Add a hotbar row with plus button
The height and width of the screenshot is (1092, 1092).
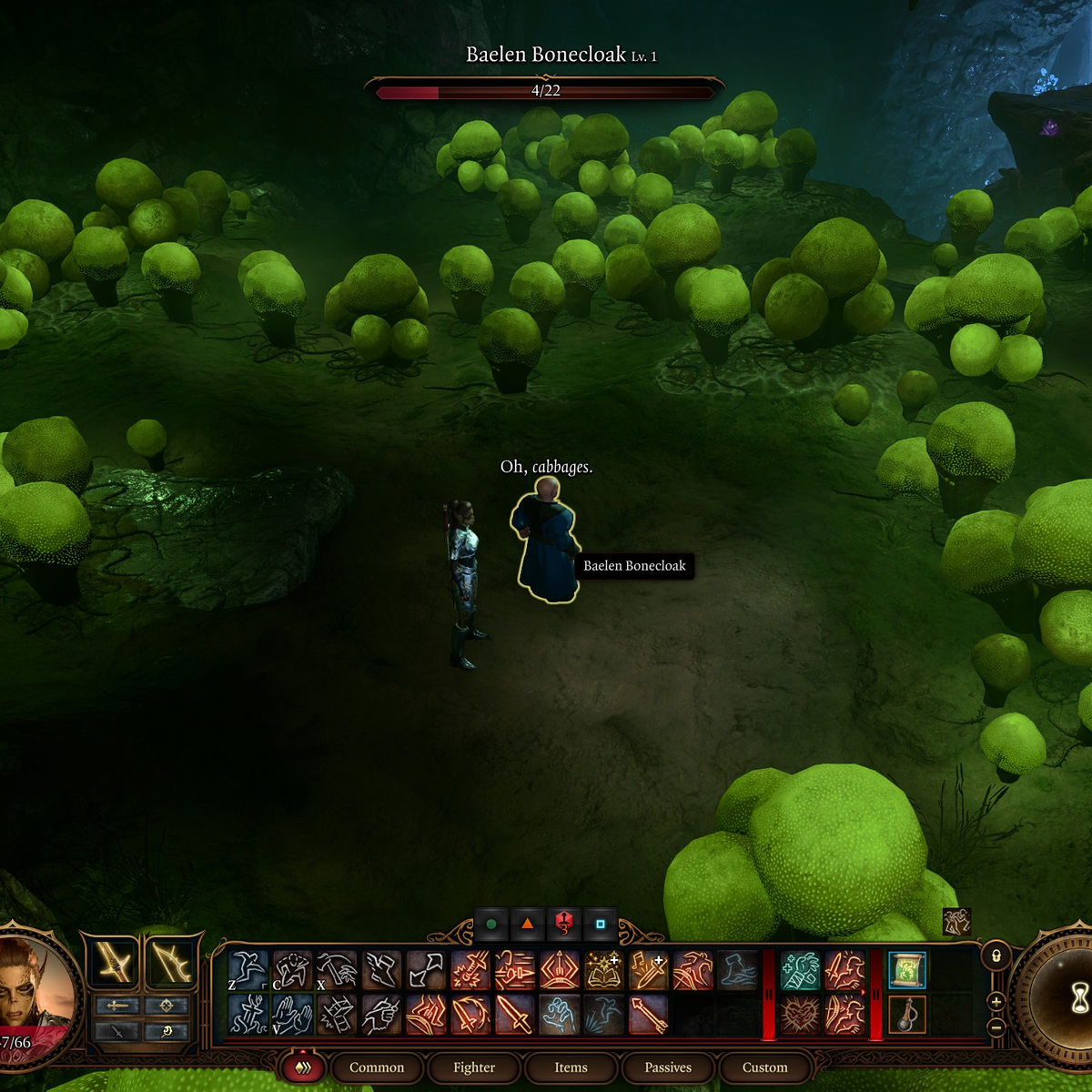[996, 1002]
